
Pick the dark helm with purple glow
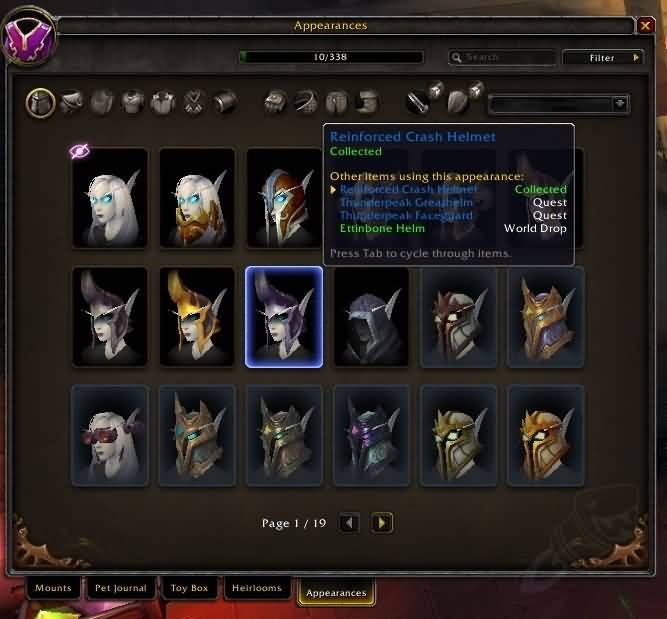(x=371, y=435)
